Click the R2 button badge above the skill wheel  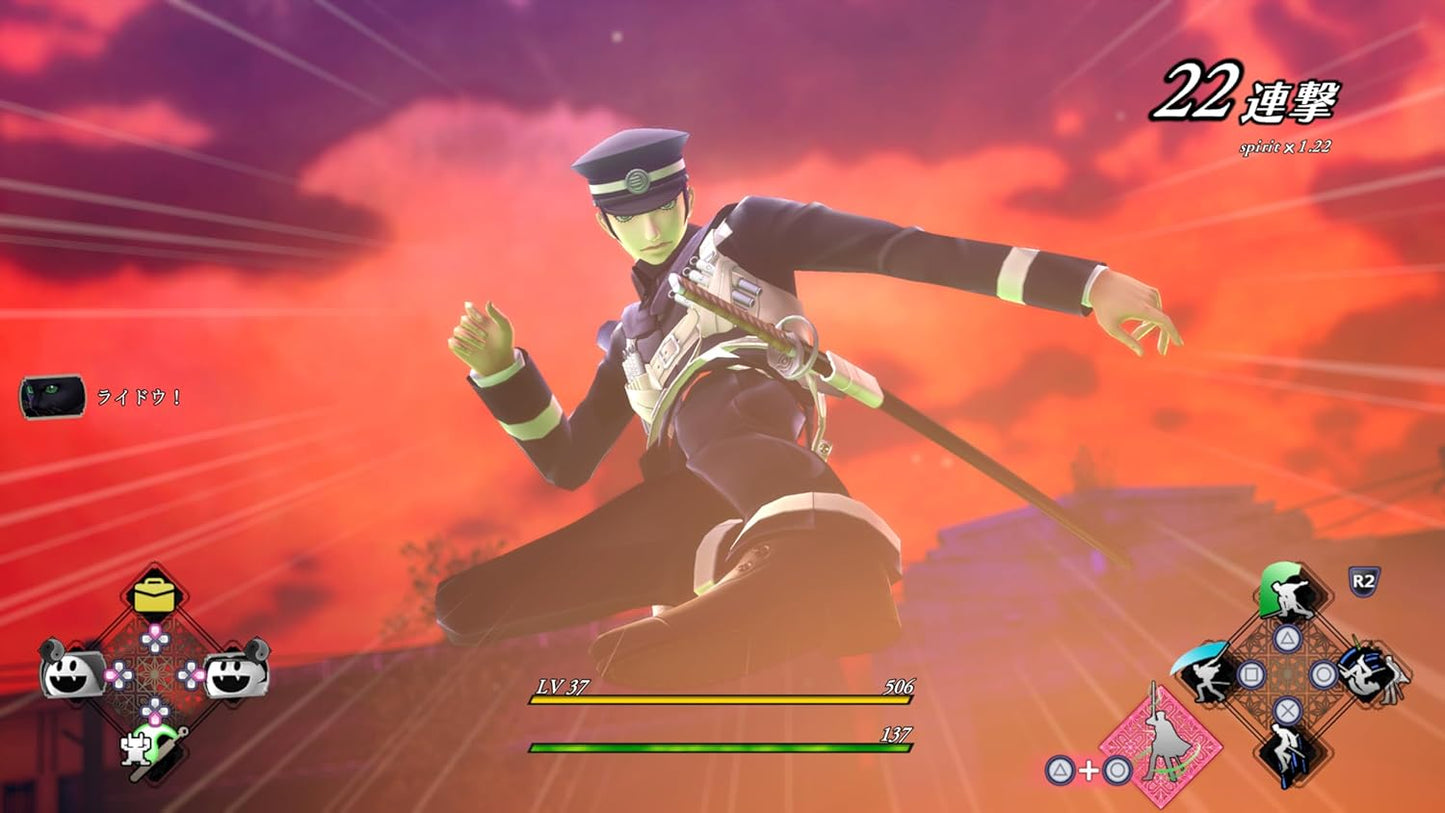pyautogui.click(x=1363, y=582)
